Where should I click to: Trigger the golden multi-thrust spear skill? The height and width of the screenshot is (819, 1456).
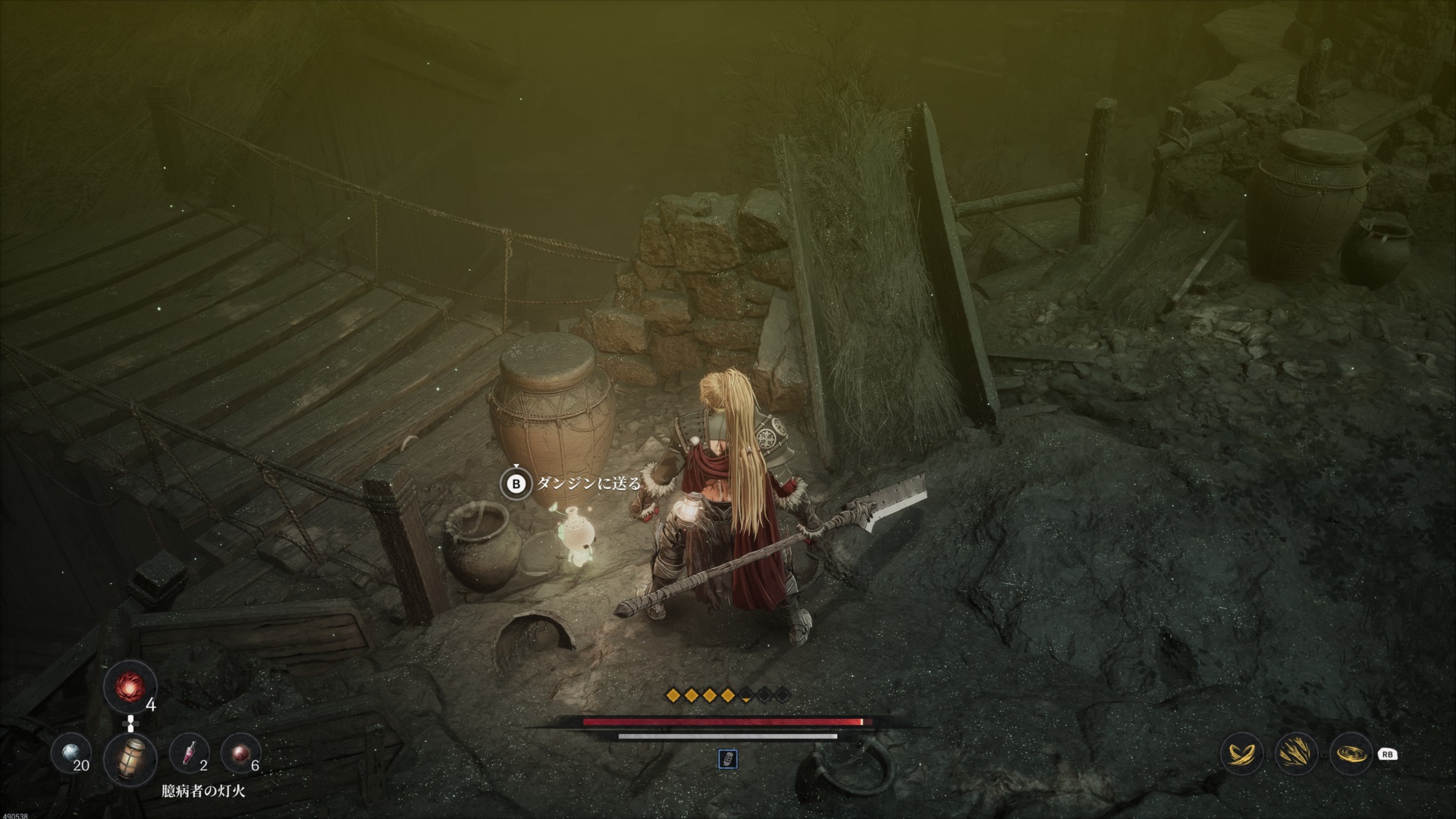click(1296, 755)
